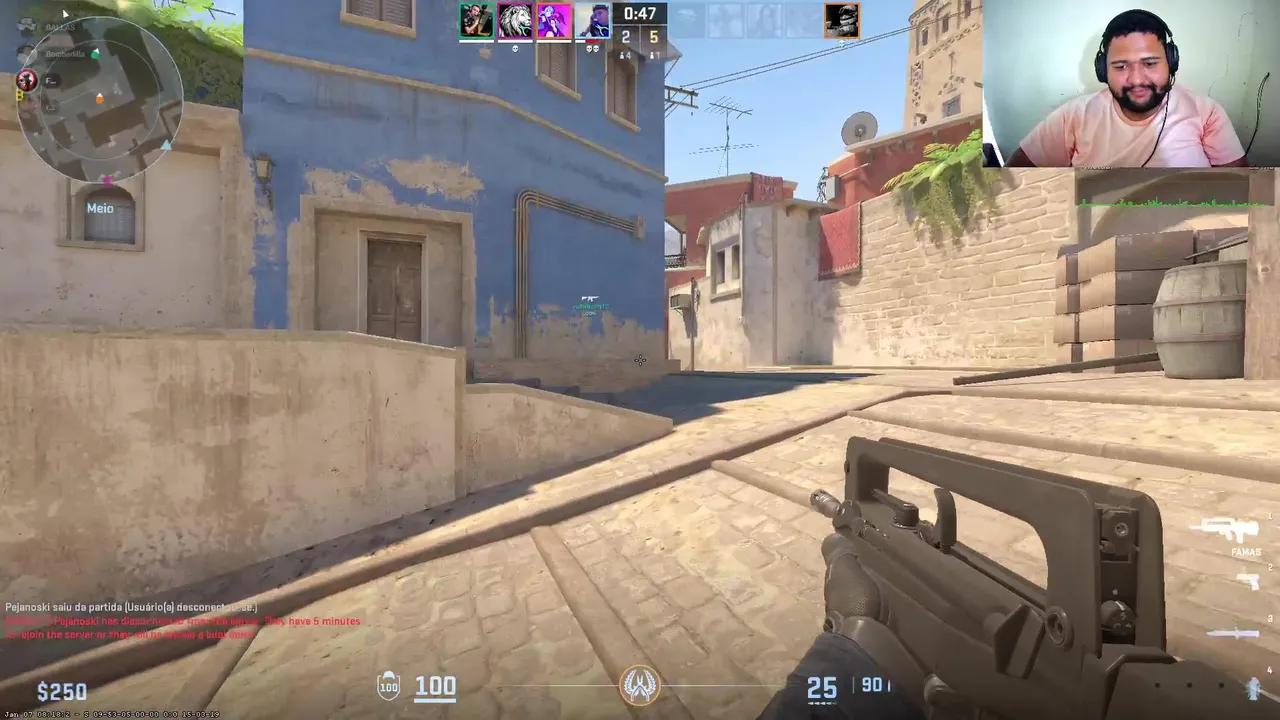Open the round timer showing 0:47
This screenshot has width=1280, height=720.
[x=641, y=14]
